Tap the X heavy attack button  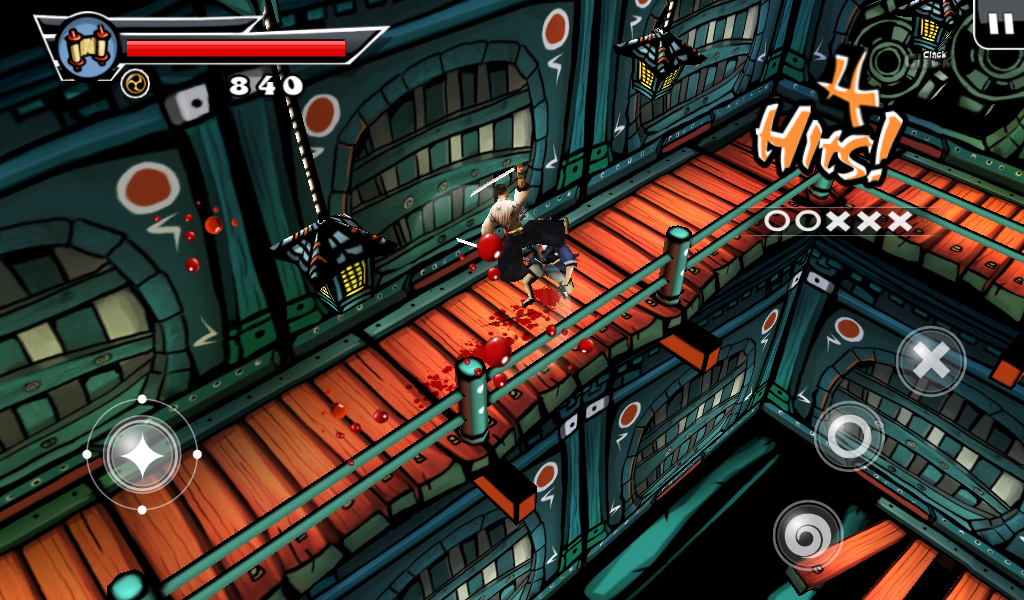pyautogui.click(x=930, y=362)
